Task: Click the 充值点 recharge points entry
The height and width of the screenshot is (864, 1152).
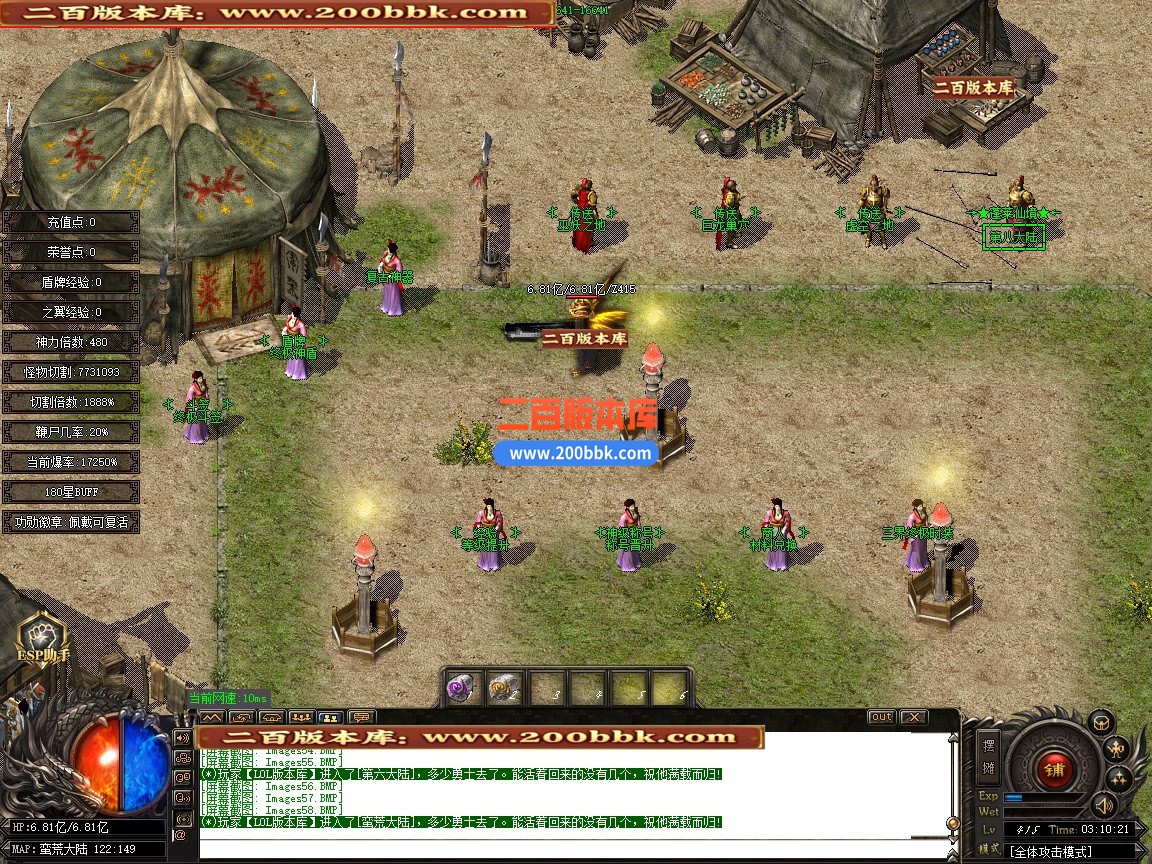Action: [x=71, y=222]
